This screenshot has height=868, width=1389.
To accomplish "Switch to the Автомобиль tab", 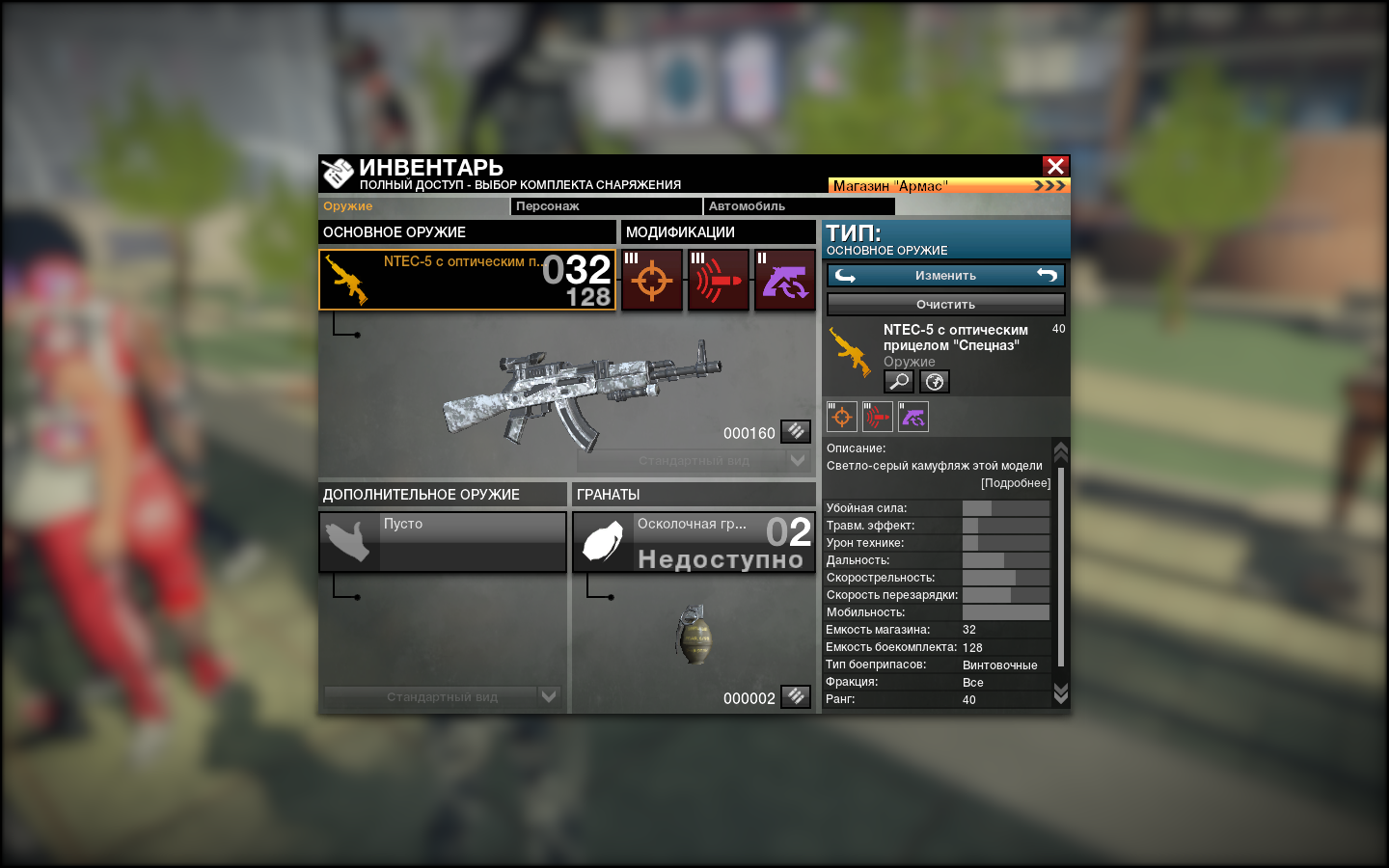I will pyautogui.click(x=799, y=206).
